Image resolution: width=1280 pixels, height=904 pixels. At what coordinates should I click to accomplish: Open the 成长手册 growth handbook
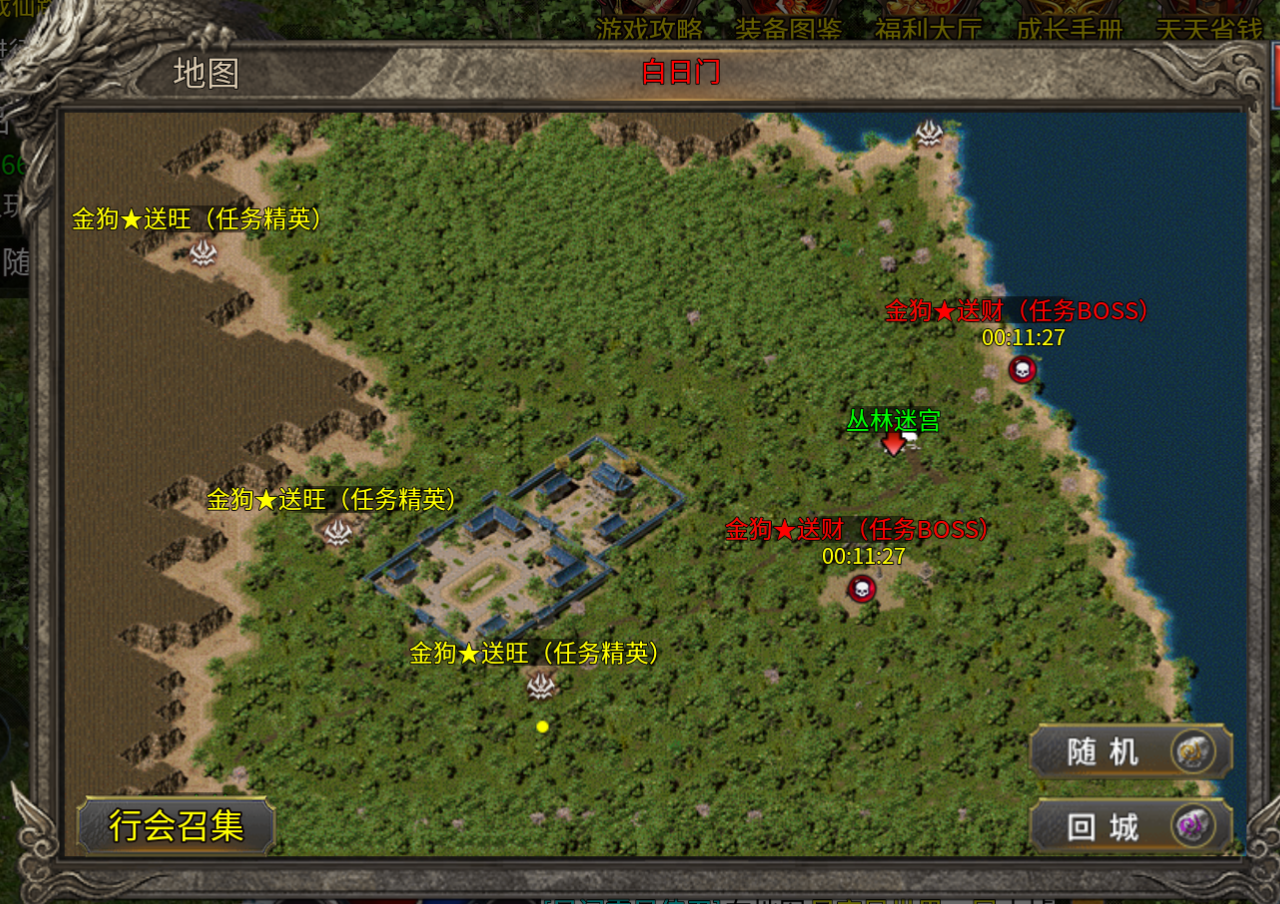(x=1069, y=27)
